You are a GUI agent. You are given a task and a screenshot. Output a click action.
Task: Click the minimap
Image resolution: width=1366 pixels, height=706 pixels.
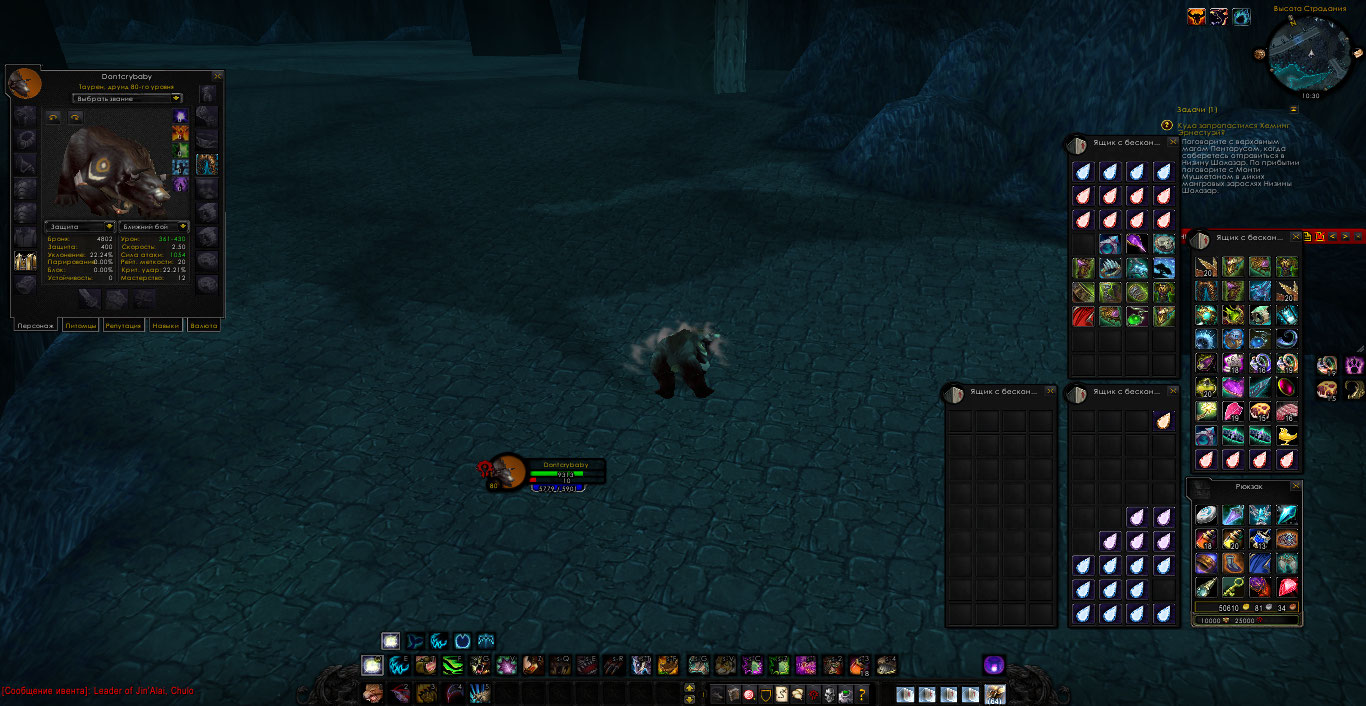point(1308,53)
